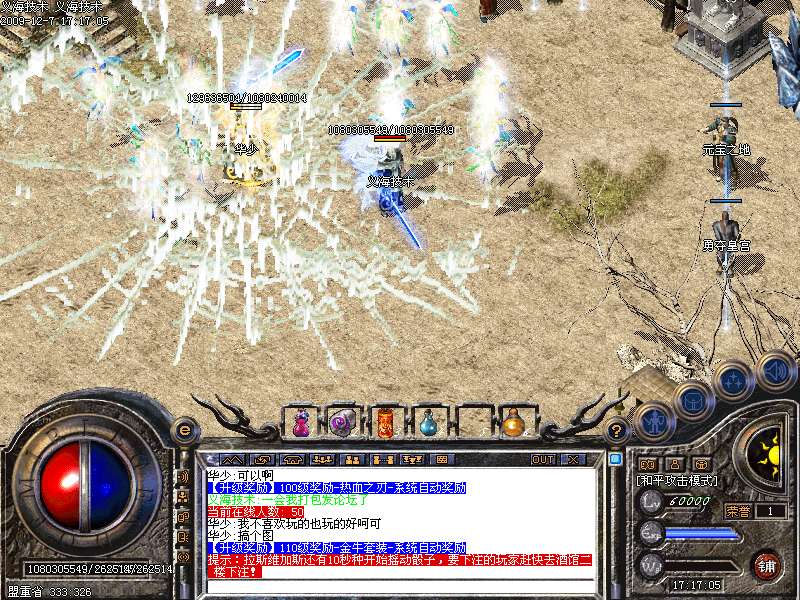Screen dimensions: 800x600
Task: Open the red 铺 shop button
Action: pyautogui.click(x=767, y=565)
